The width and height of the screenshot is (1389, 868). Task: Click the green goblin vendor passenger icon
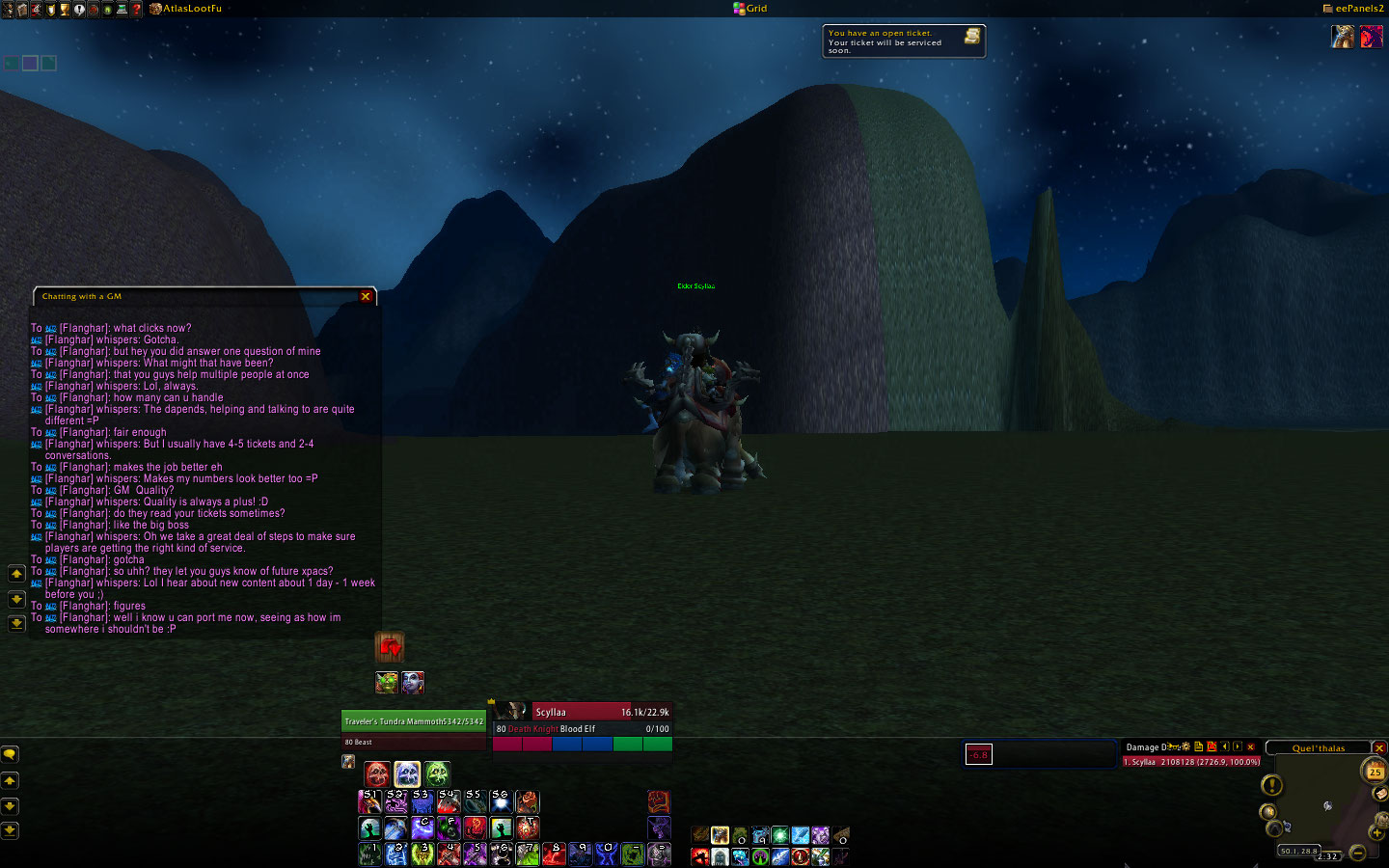pos(387,683)
